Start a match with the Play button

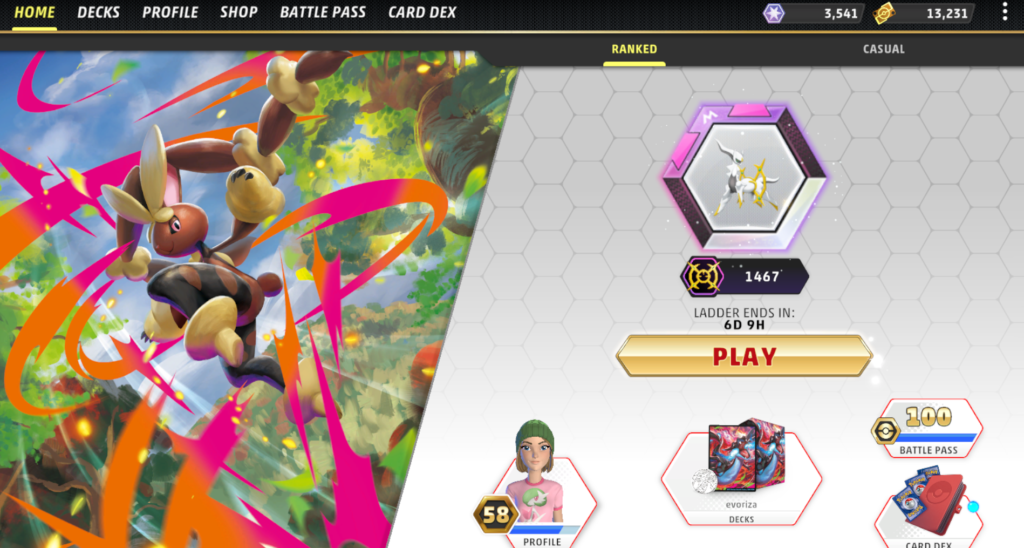coord(743,357)
